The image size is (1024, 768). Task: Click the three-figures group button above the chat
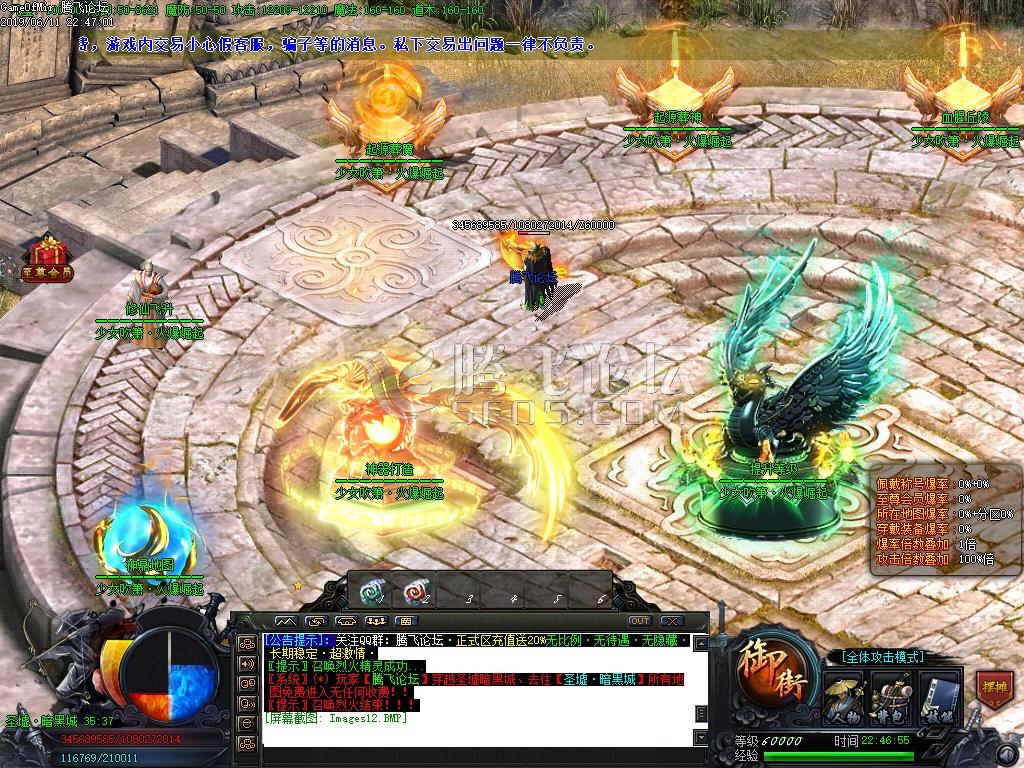[x=376, y=621]
